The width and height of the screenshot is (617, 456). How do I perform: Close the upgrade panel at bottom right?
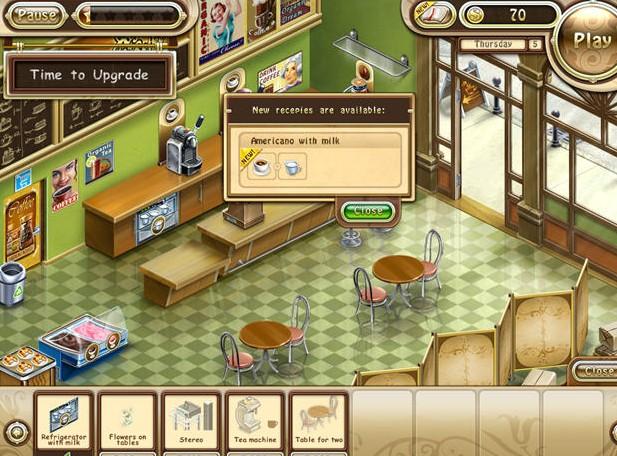point(597,371)
